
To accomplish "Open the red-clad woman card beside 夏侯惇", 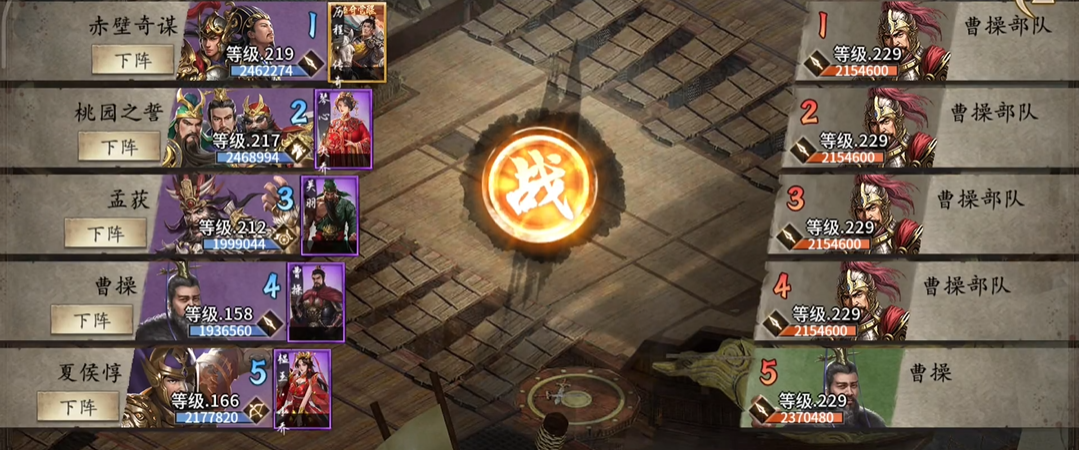I will 301,389.
